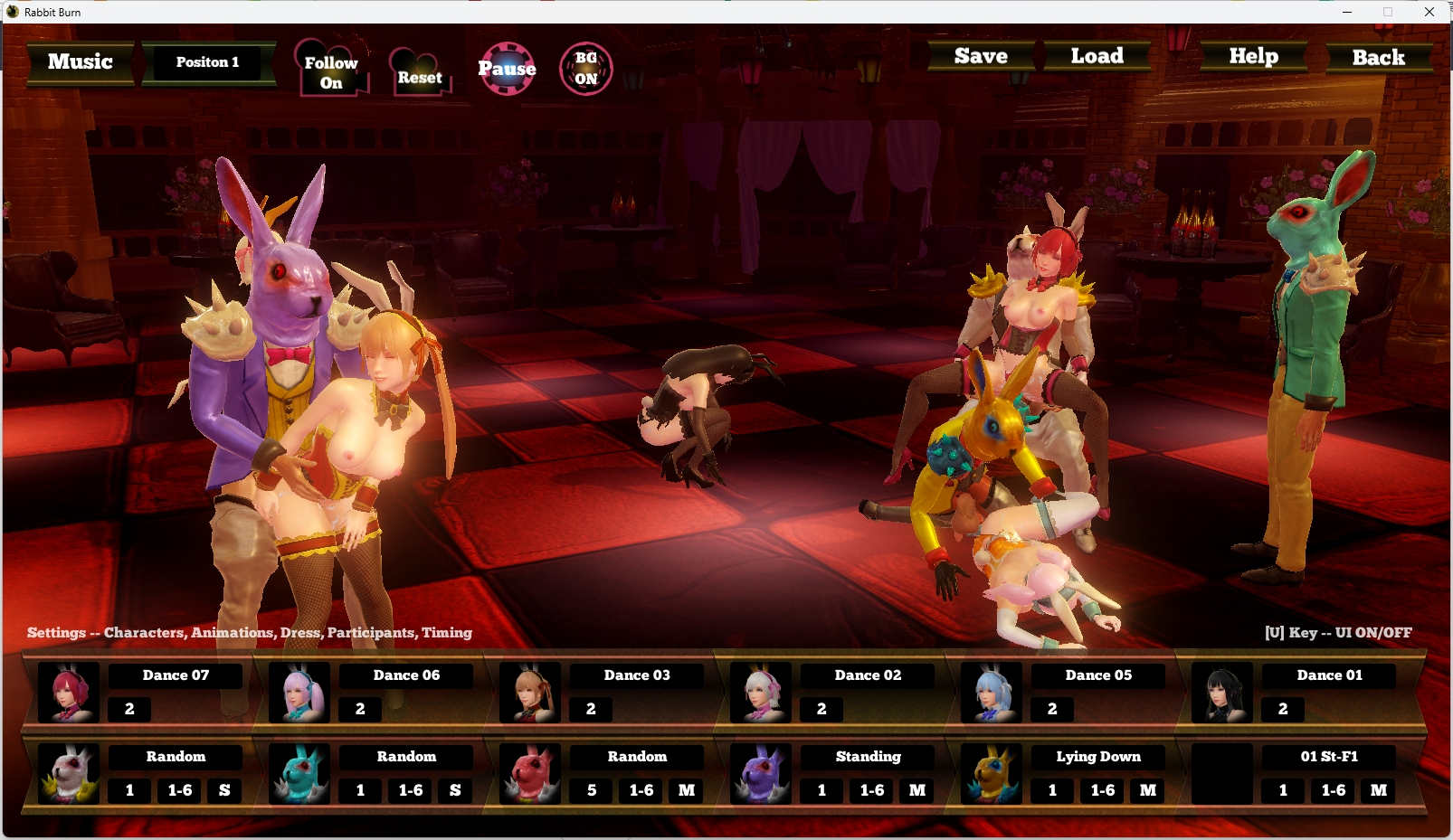
Task: Select the Dance 07 animation label
Action: [176, 675]
